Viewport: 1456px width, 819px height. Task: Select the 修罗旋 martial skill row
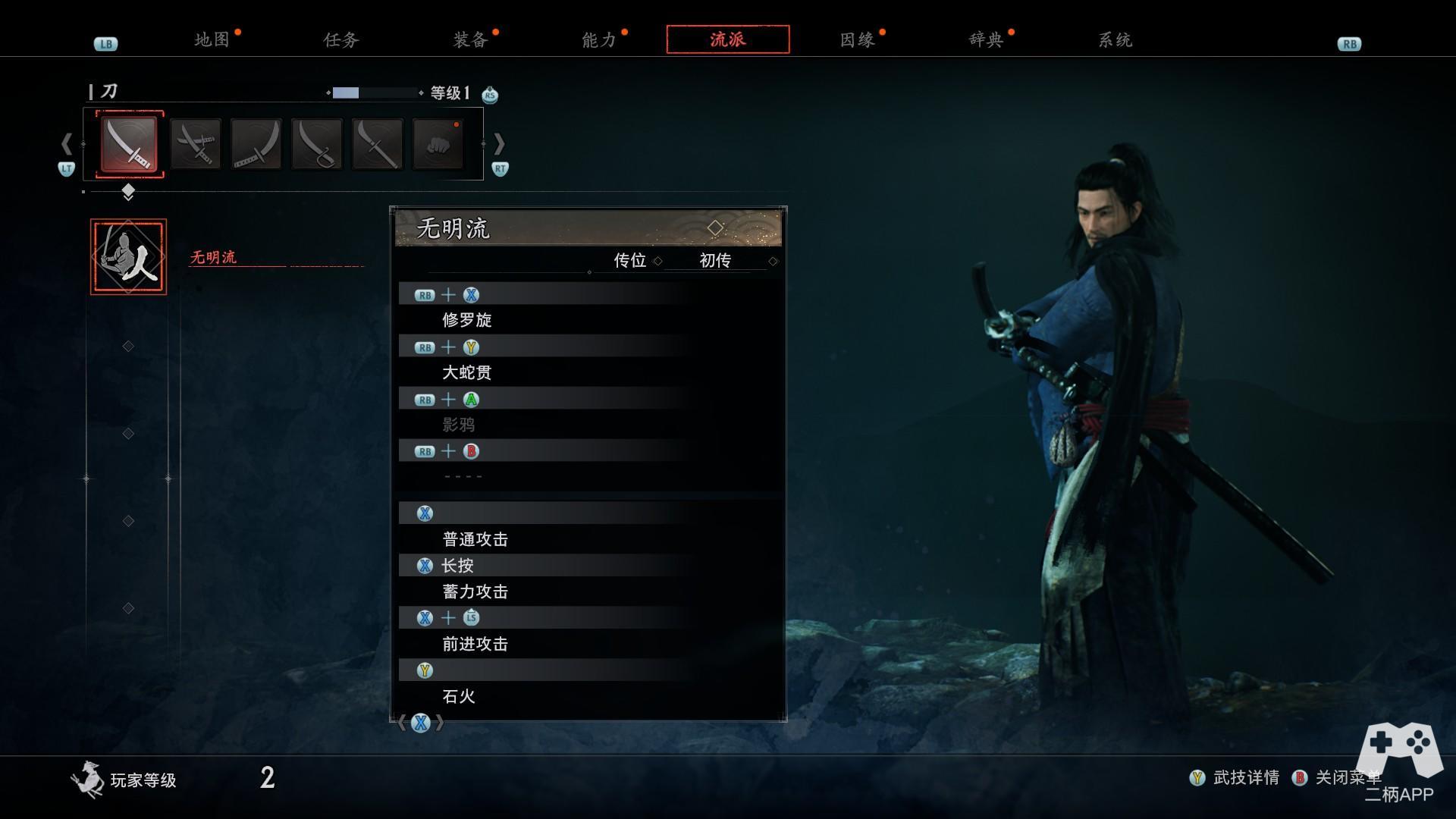(467, 320)
